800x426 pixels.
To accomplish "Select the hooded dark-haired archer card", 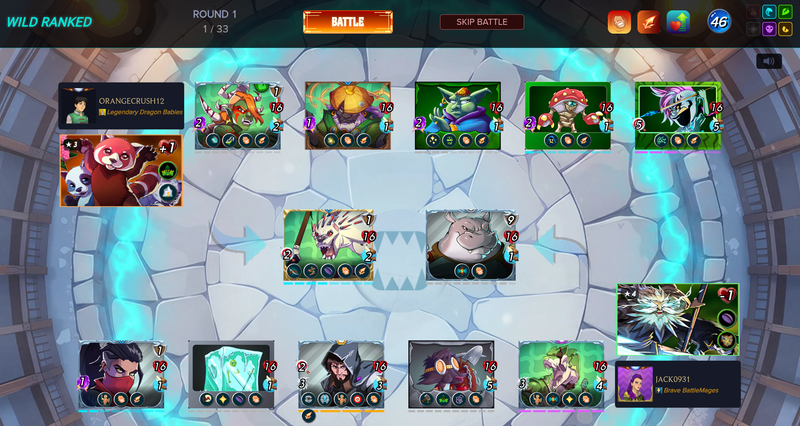I will [x=341, y=375].
